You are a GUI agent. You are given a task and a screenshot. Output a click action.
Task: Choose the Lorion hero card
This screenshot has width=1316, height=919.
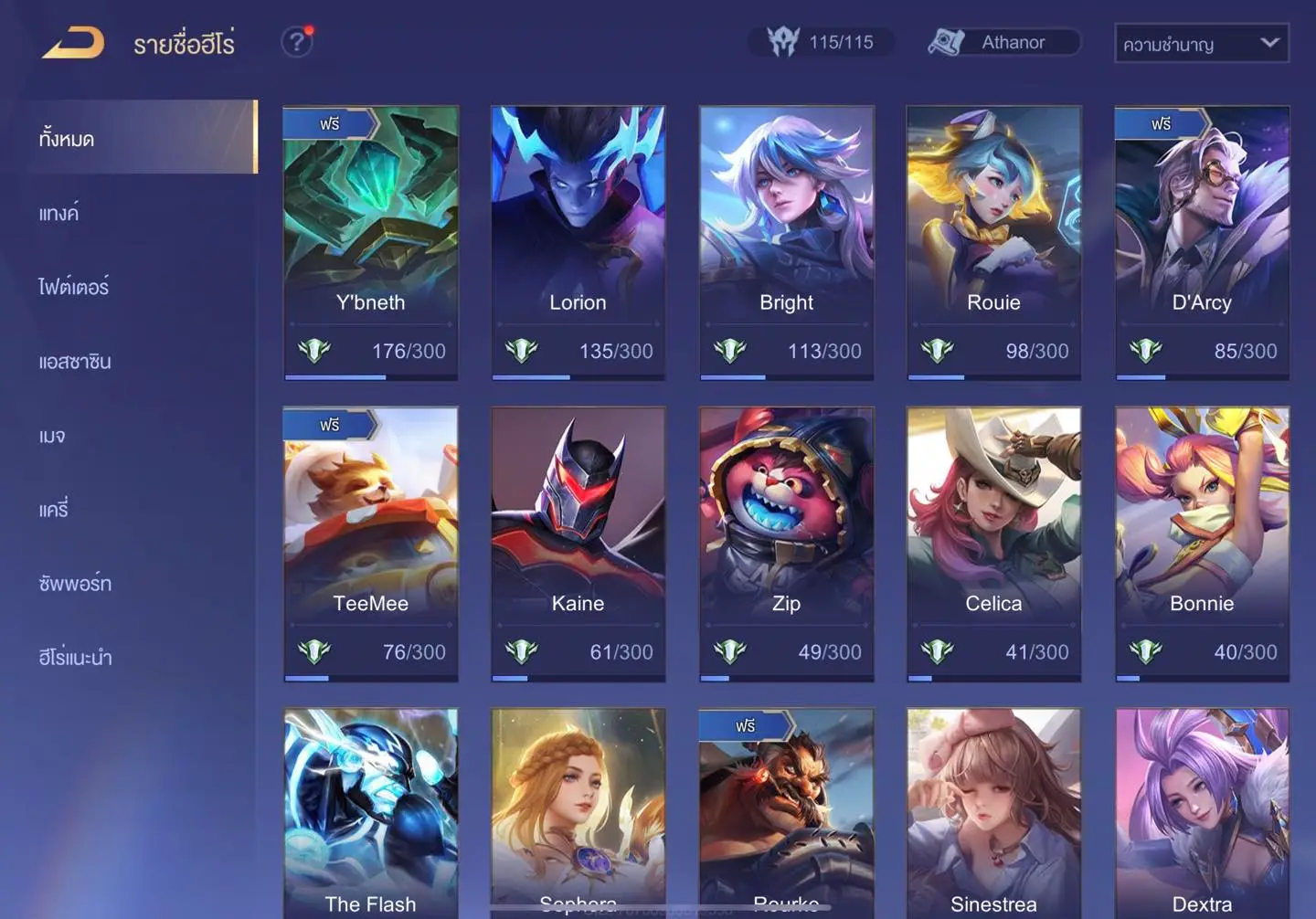click(578, 242)
